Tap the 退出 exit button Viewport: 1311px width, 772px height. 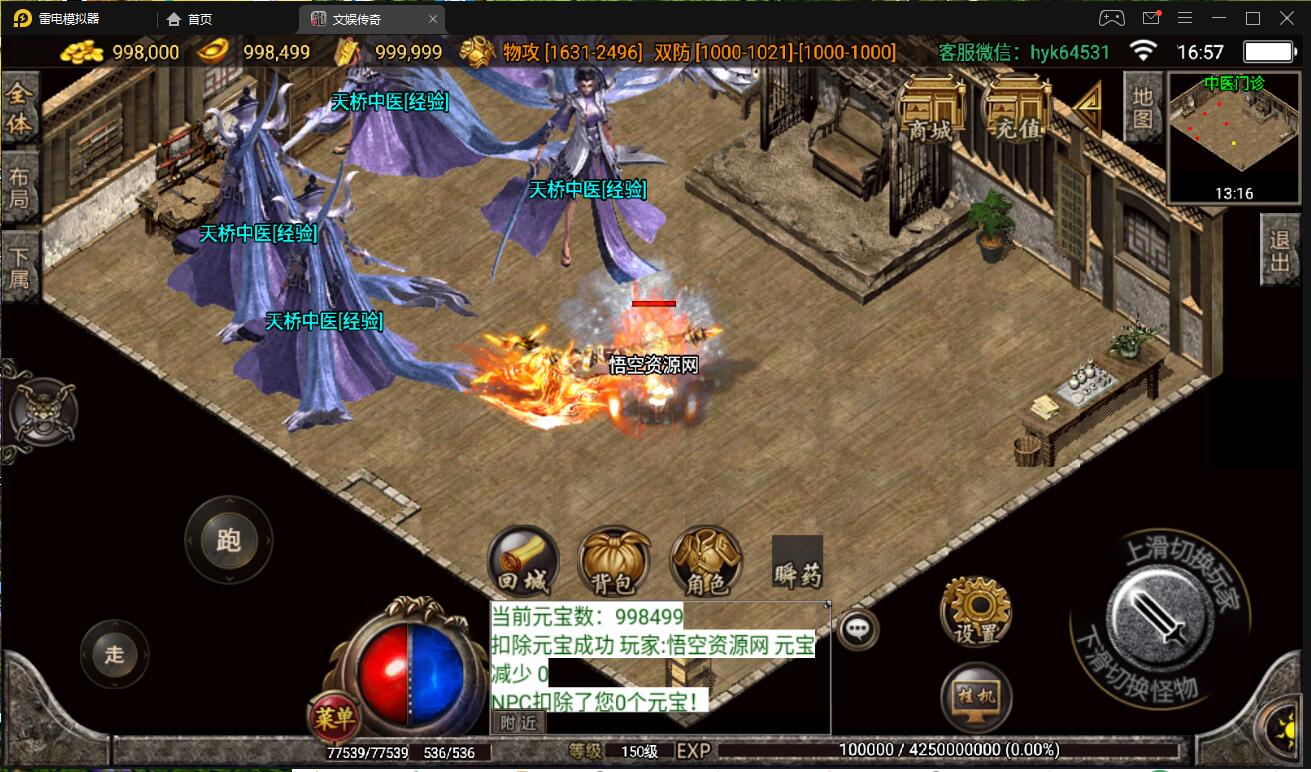1280,250
